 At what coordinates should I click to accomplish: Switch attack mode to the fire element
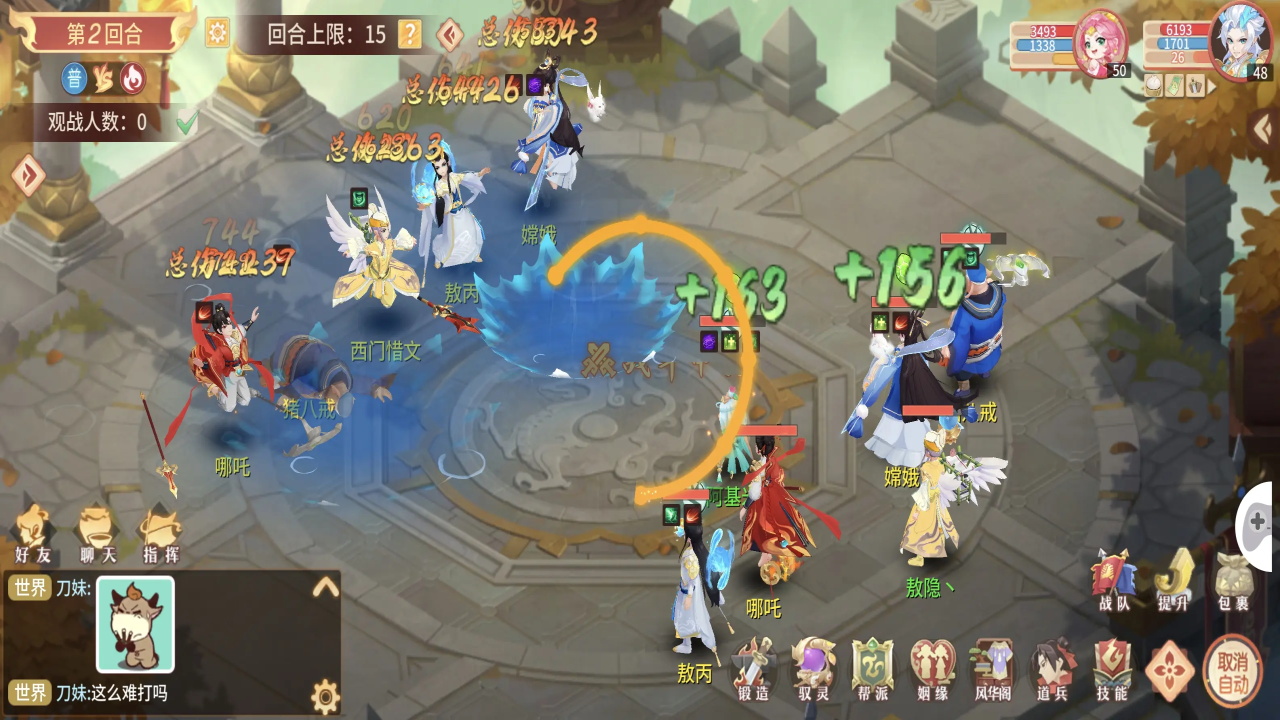click(131, 78)
